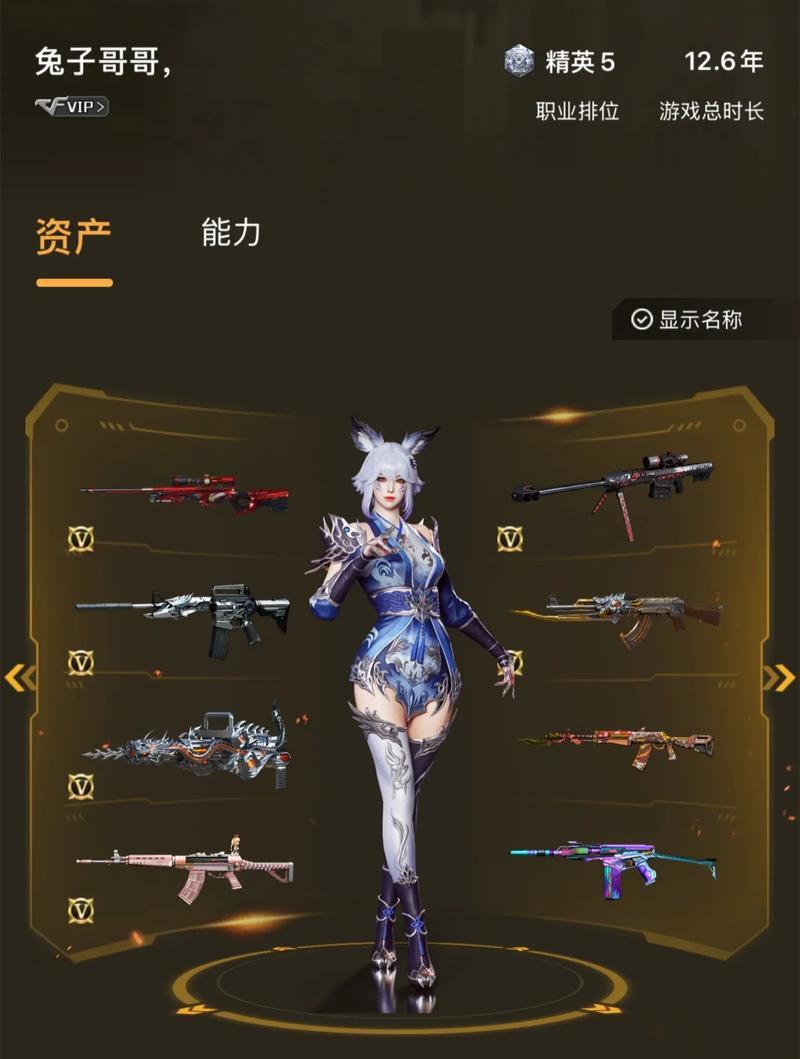Switch to the 能力 tab
This screenshot has height=1059, width=800.
[231, 233]
